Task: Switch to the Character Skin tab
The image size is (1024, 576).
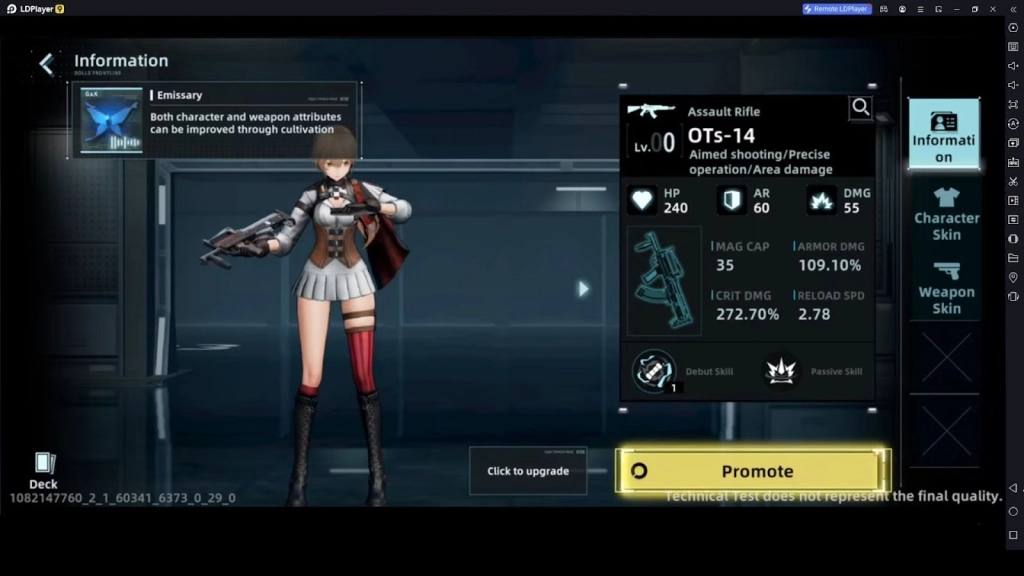Action: click(945, 213)
